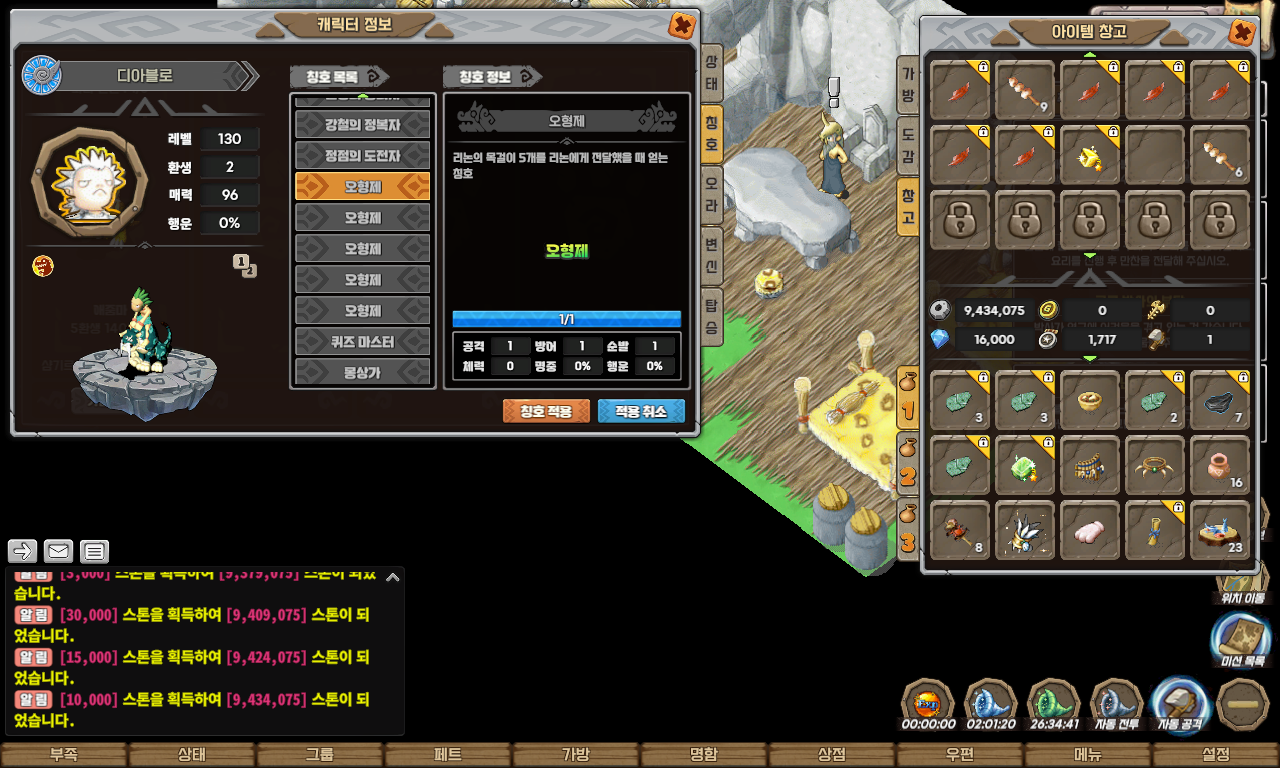Apply title with 칭호 적용 button
This screenshot has width=1280, height=768.
(546, 411)
